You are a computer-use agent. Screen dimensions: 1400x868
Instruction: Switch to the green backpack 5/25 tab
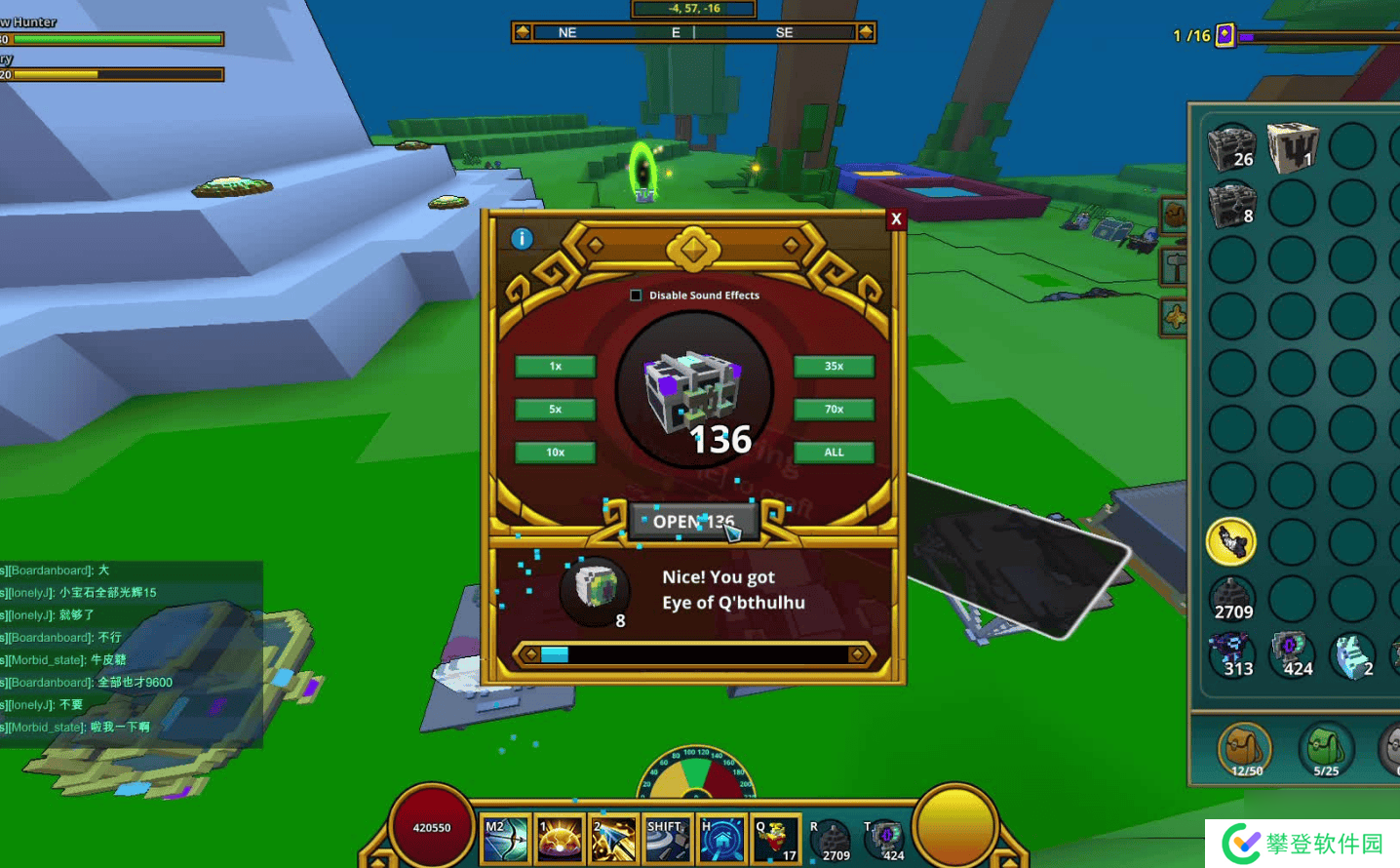point(1325,750)
